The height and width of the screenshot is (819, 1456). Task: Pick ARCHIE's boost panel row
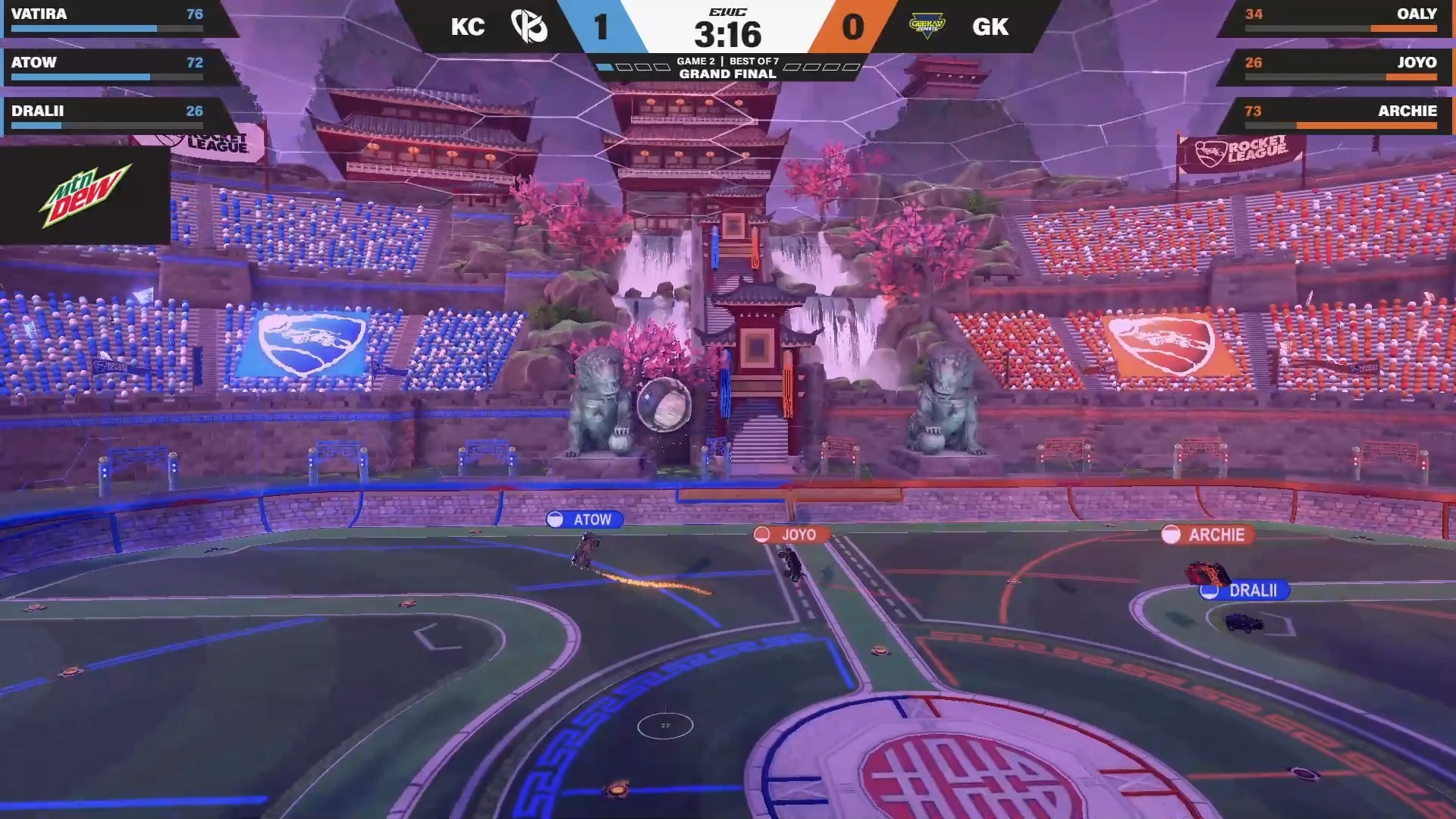pyautogui.click(x=1340, y=115)
